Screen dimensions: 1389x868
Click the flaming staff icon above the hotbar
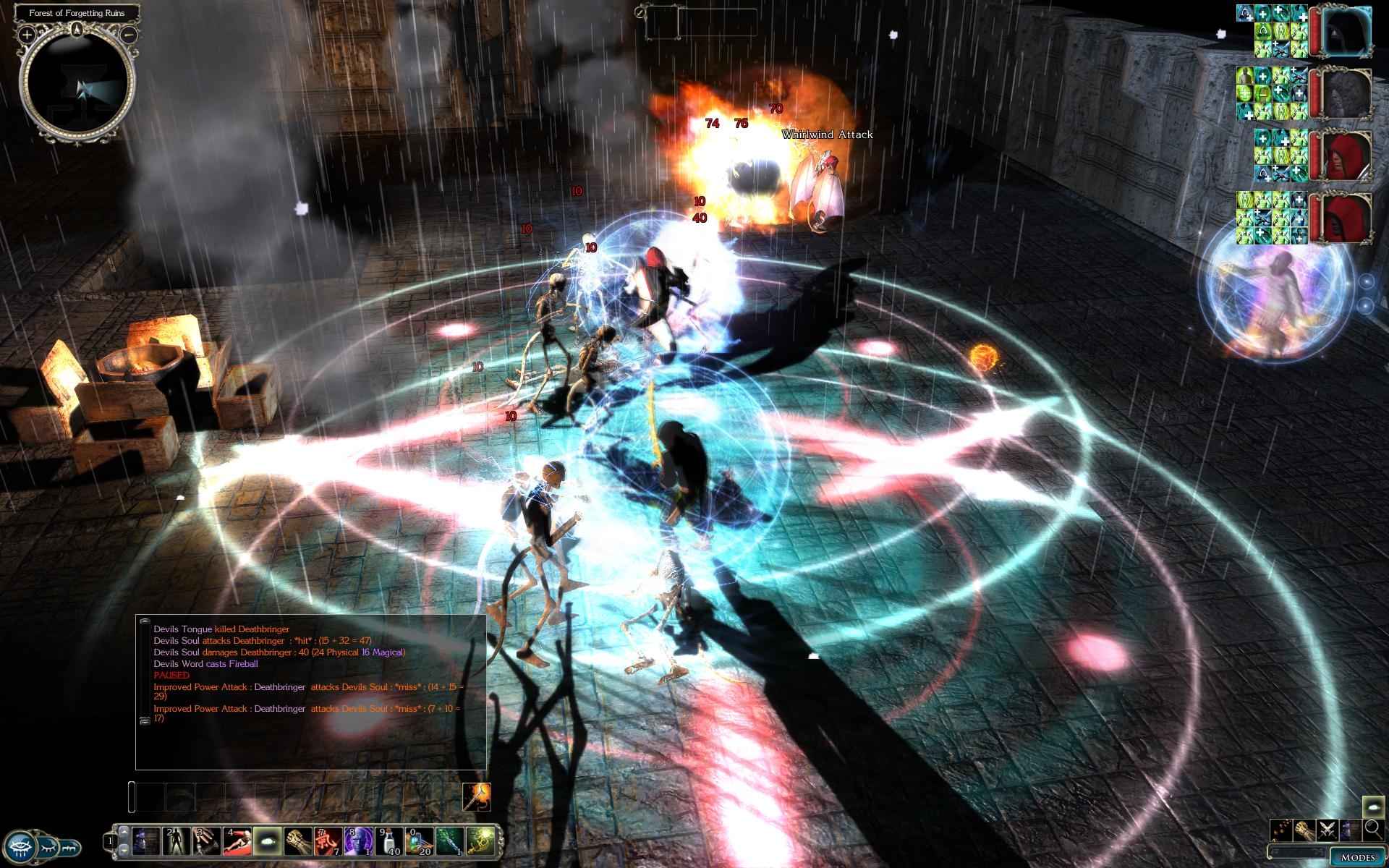477,797
